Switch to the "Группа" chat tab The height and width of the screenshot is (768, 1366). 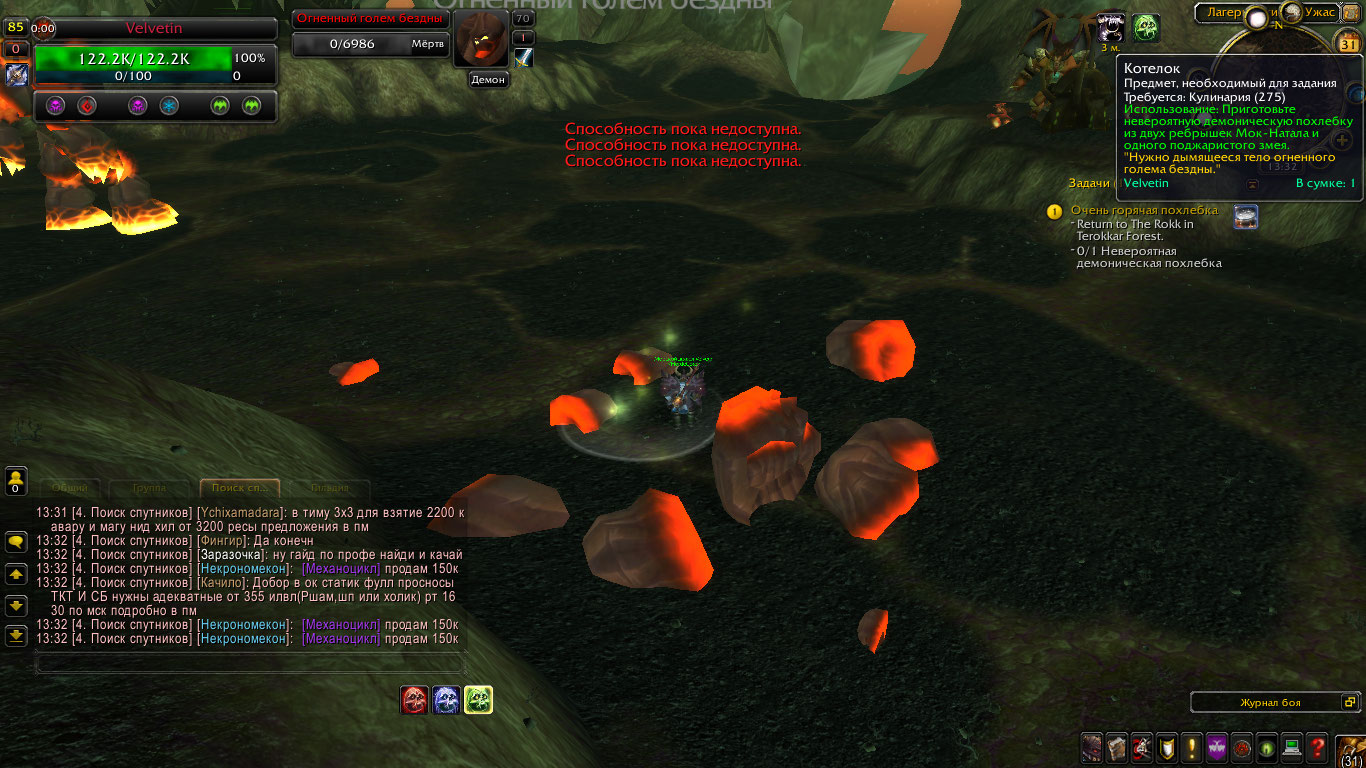pos(149,488)
